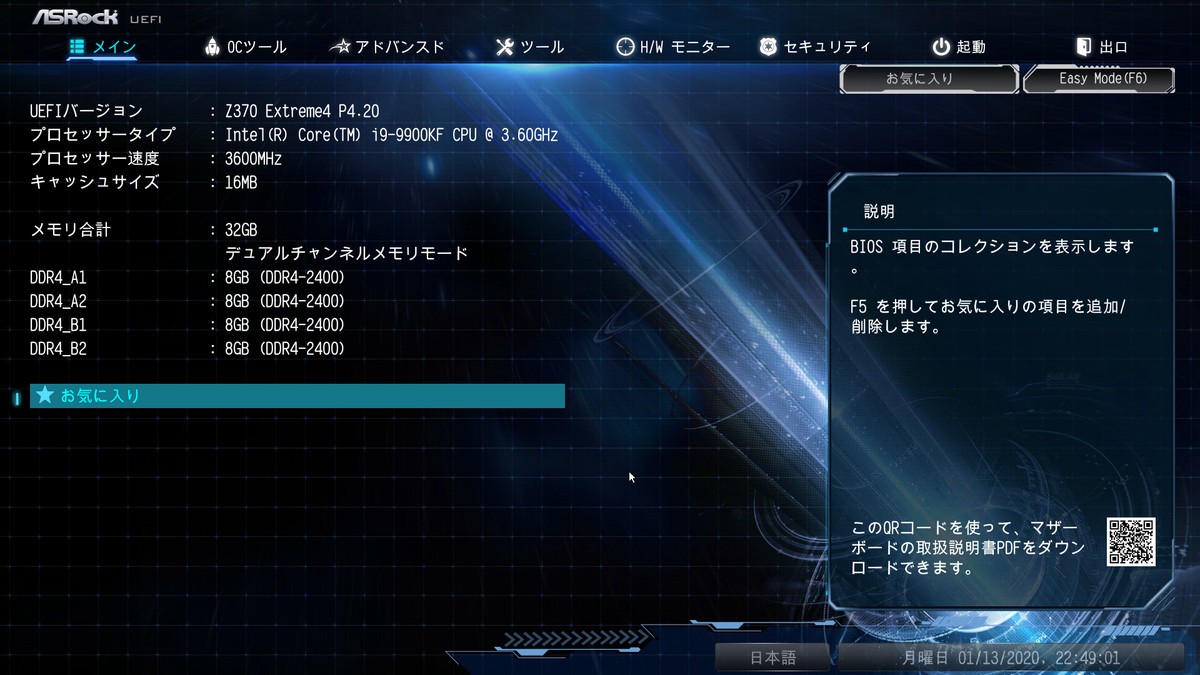This screenshot has height=675, width=1200.
Task: Select the highlighted ★ お気に入り menu row
Action: coord(297,396)
